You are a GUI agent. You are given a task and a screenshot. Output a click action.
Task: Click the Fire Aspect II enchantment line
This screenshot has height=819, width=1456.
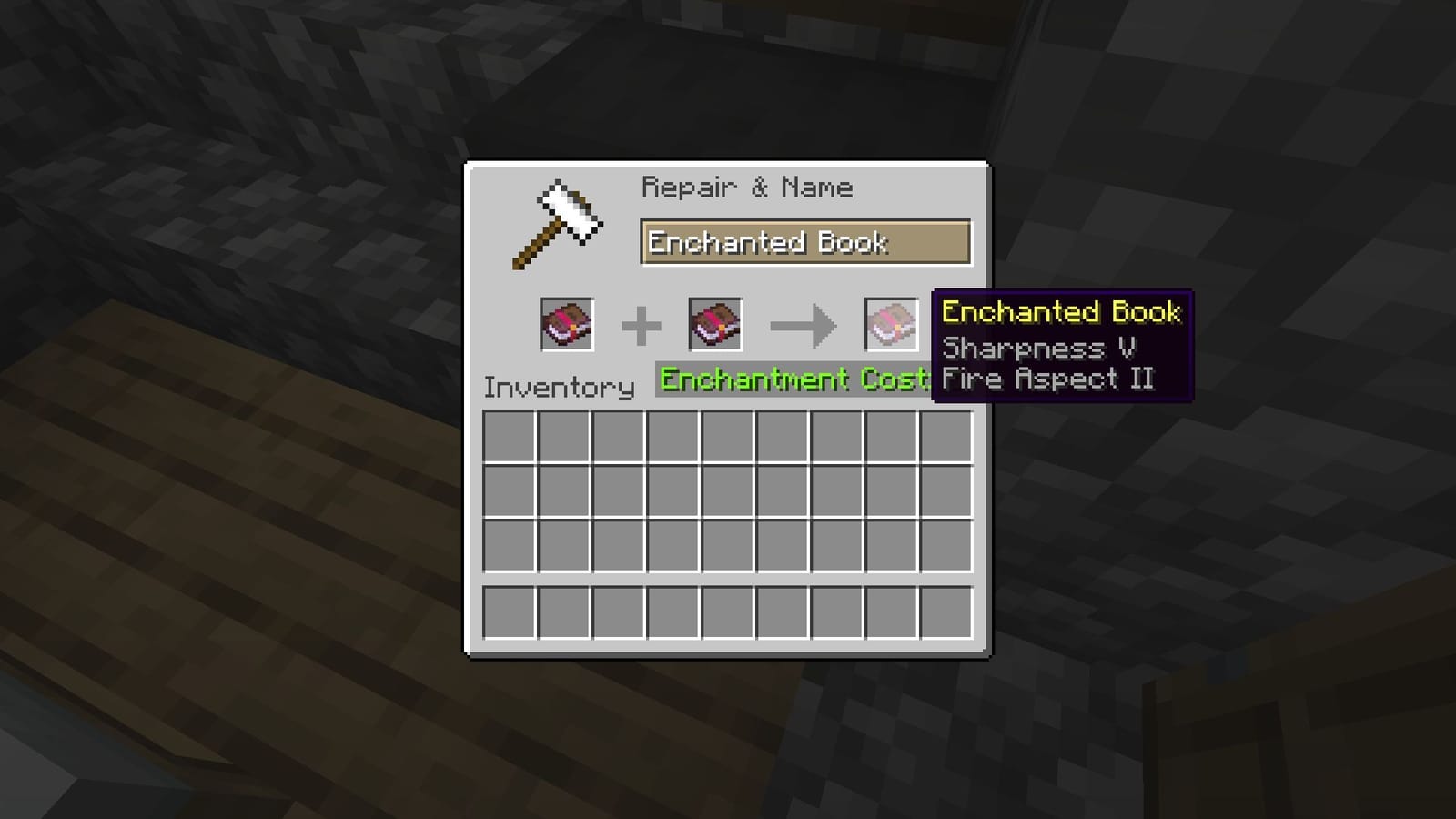[1047, 379]
